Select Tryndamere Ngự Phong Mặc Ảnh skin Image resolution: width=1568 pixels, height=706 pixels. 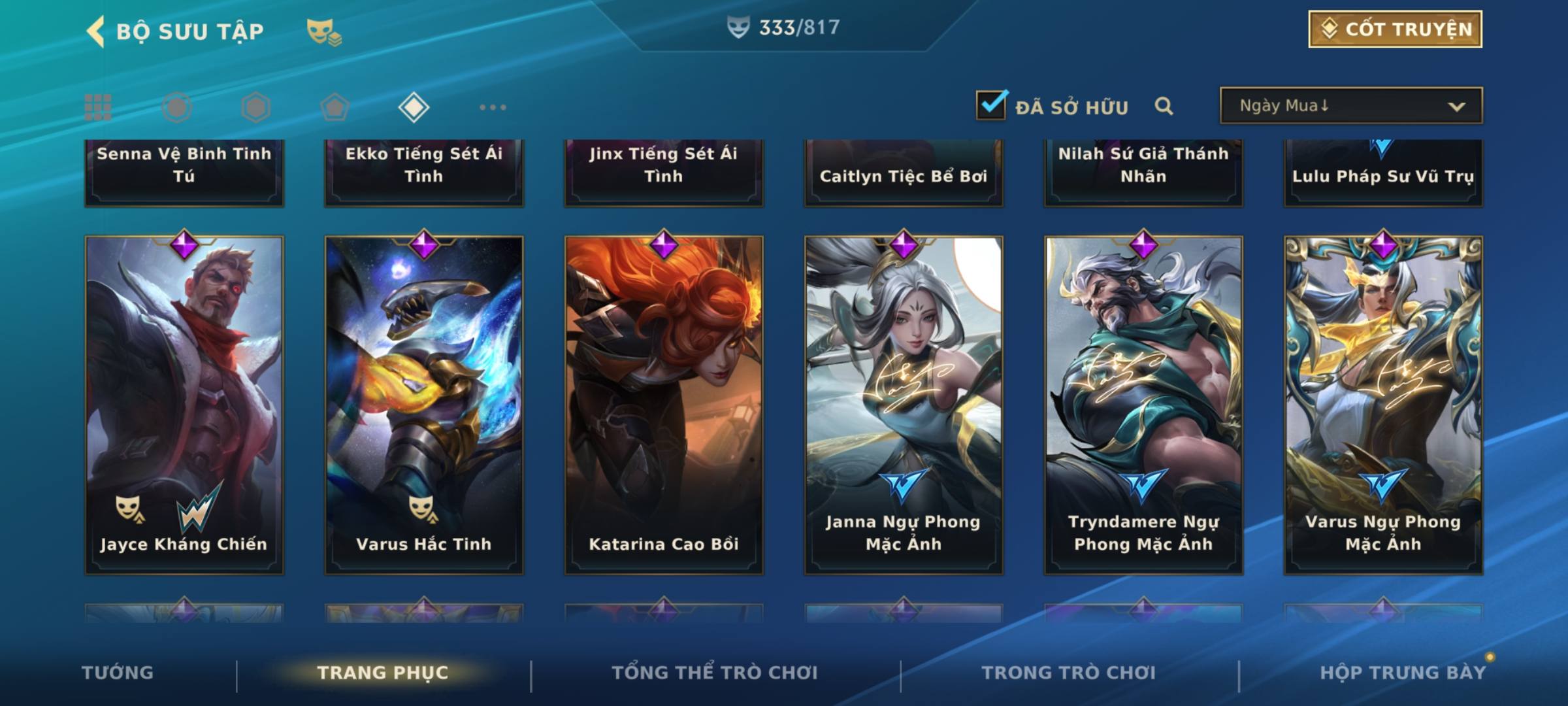tap(1143, 405)
